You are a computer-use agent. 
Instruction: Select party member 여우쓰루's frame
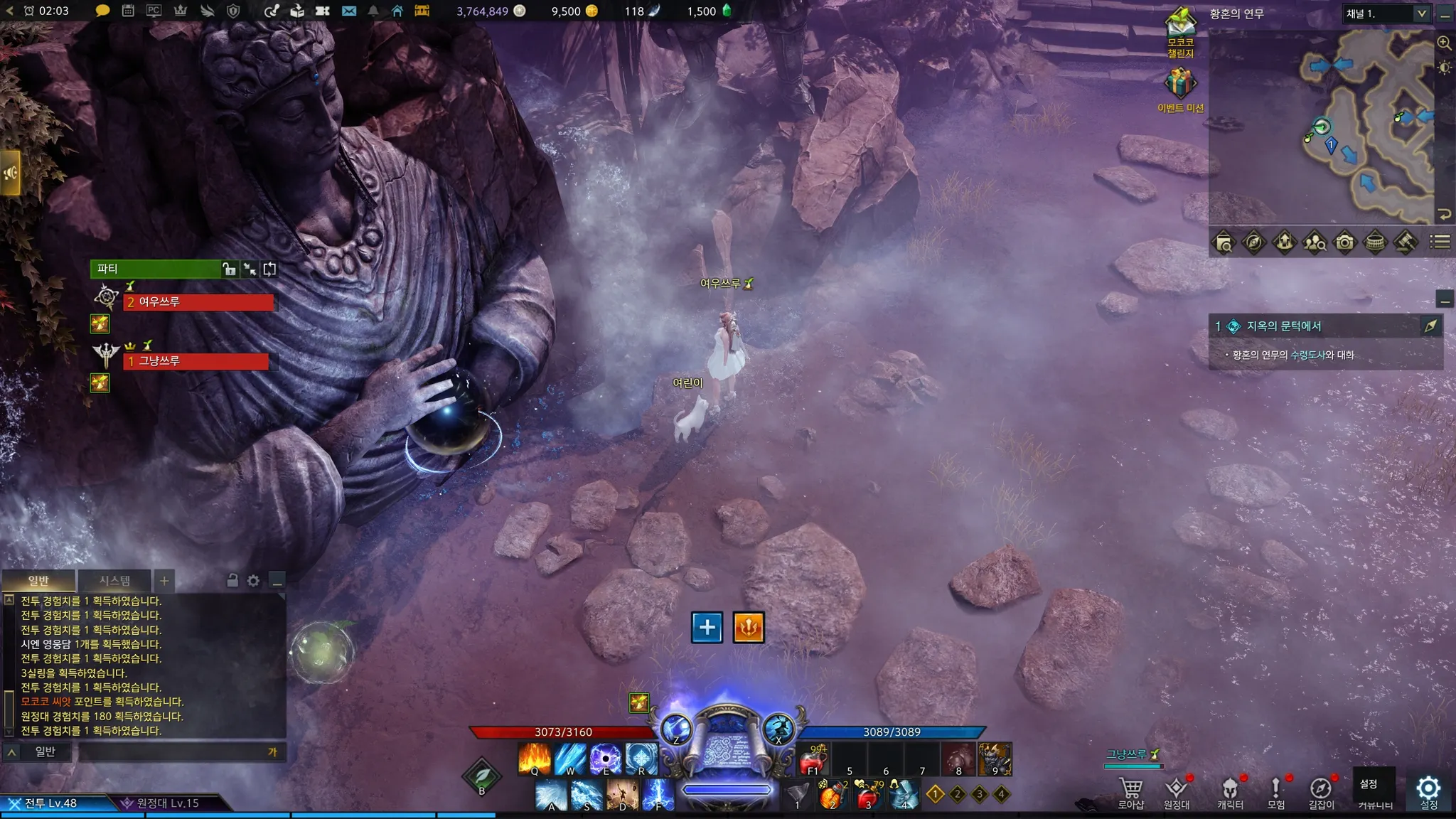[x=199, y=302]
